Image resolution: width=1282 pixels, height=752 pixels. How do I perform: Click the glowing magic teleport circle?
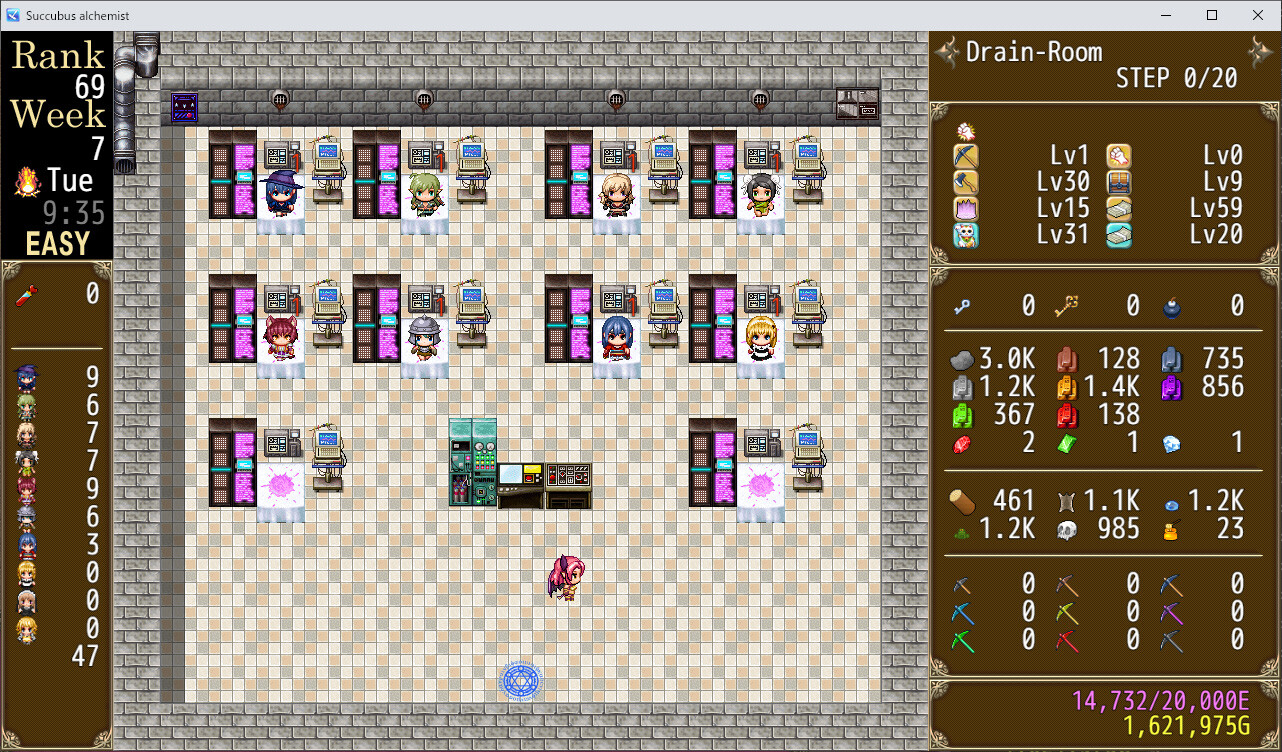click(519, 680)
